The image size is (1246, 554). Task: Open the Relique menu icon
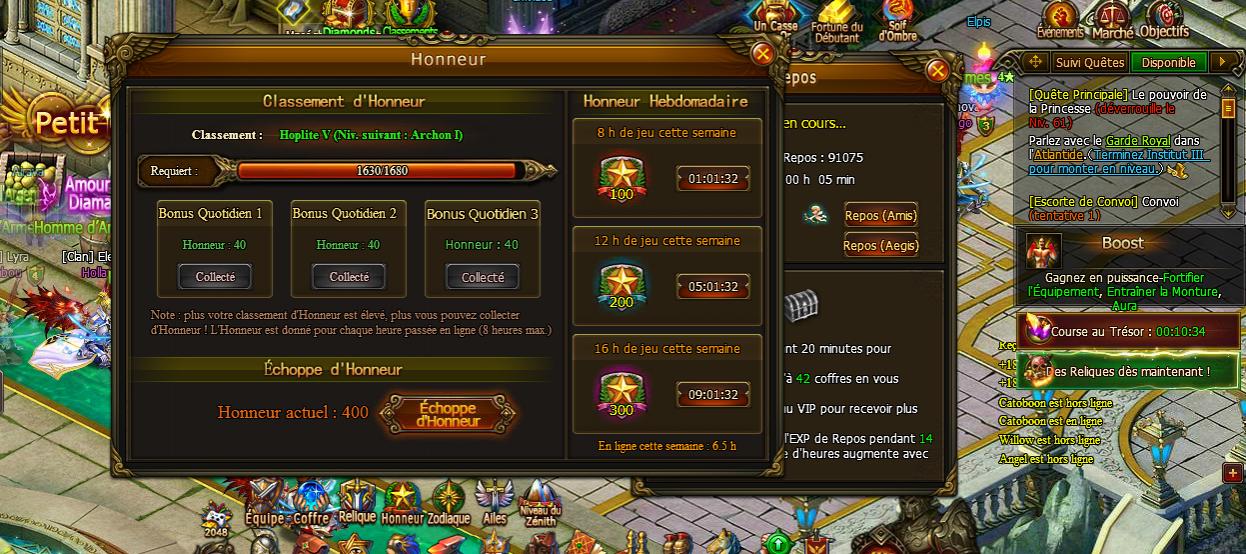pyautogui.click(x=357, y=500)
